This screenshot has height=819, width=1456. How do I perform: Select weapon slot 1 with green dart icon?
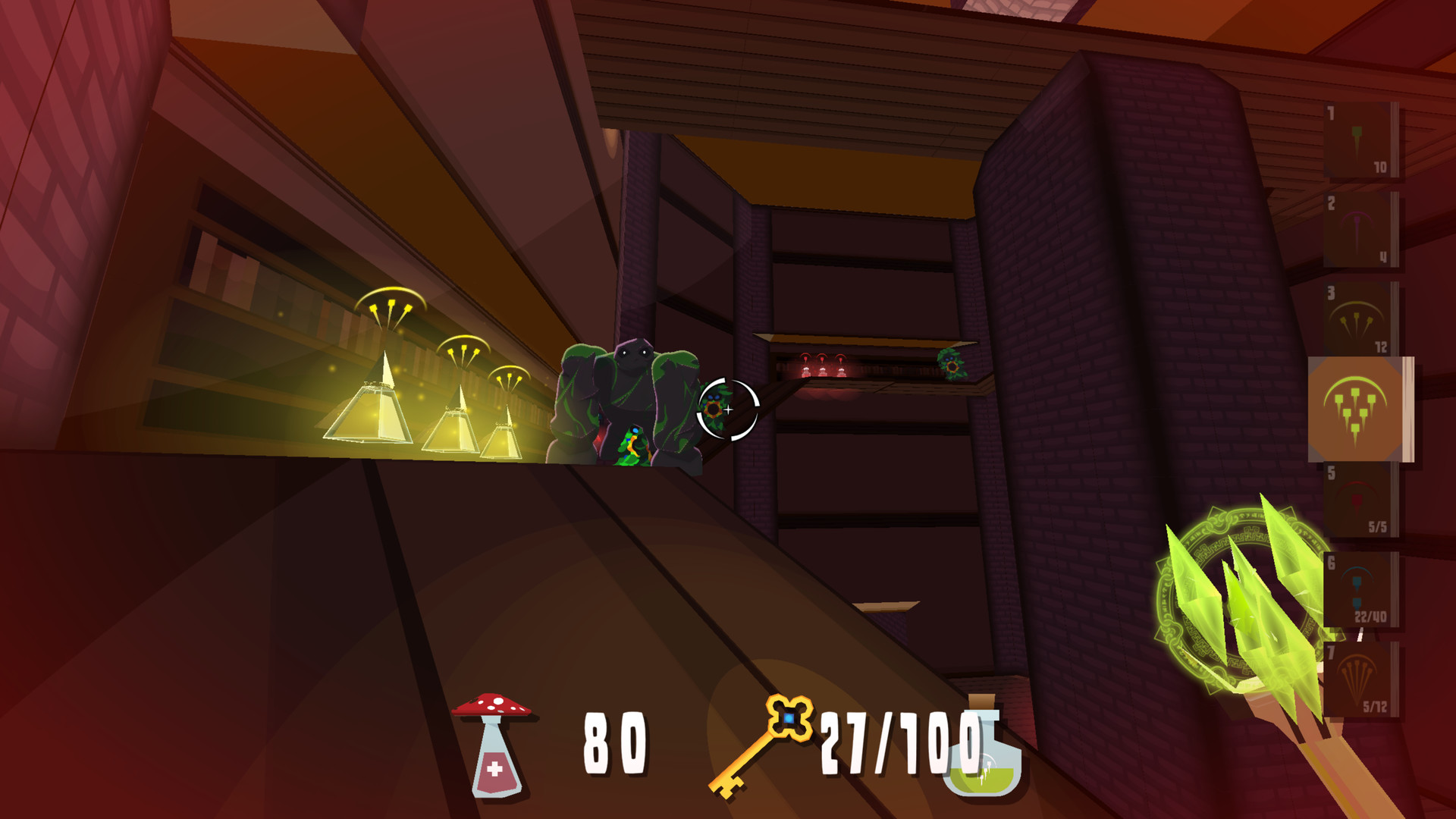[x=1360, y=140]
